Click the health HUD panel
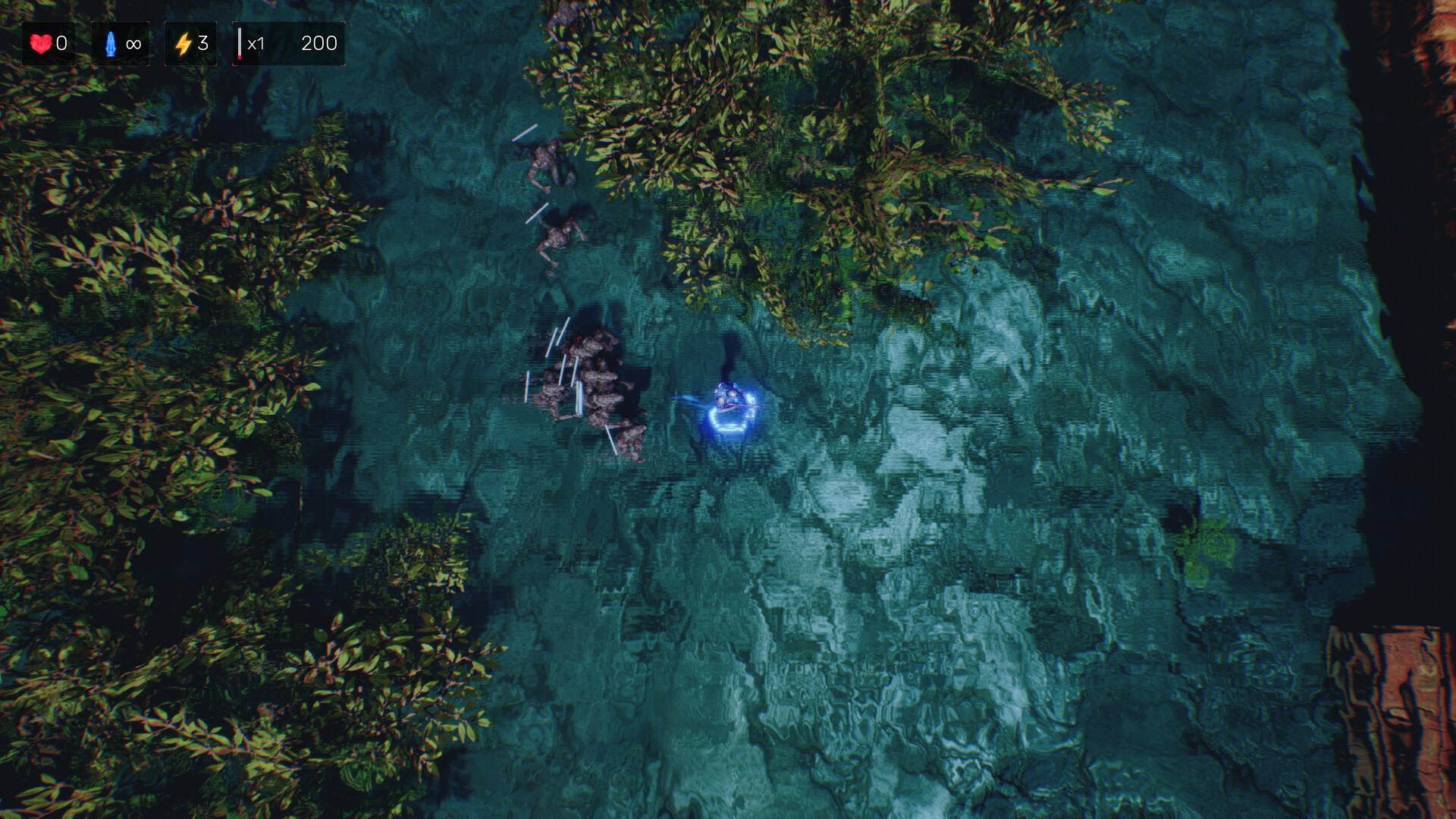Screen dimensions: 1456x819 coord(50,43)
